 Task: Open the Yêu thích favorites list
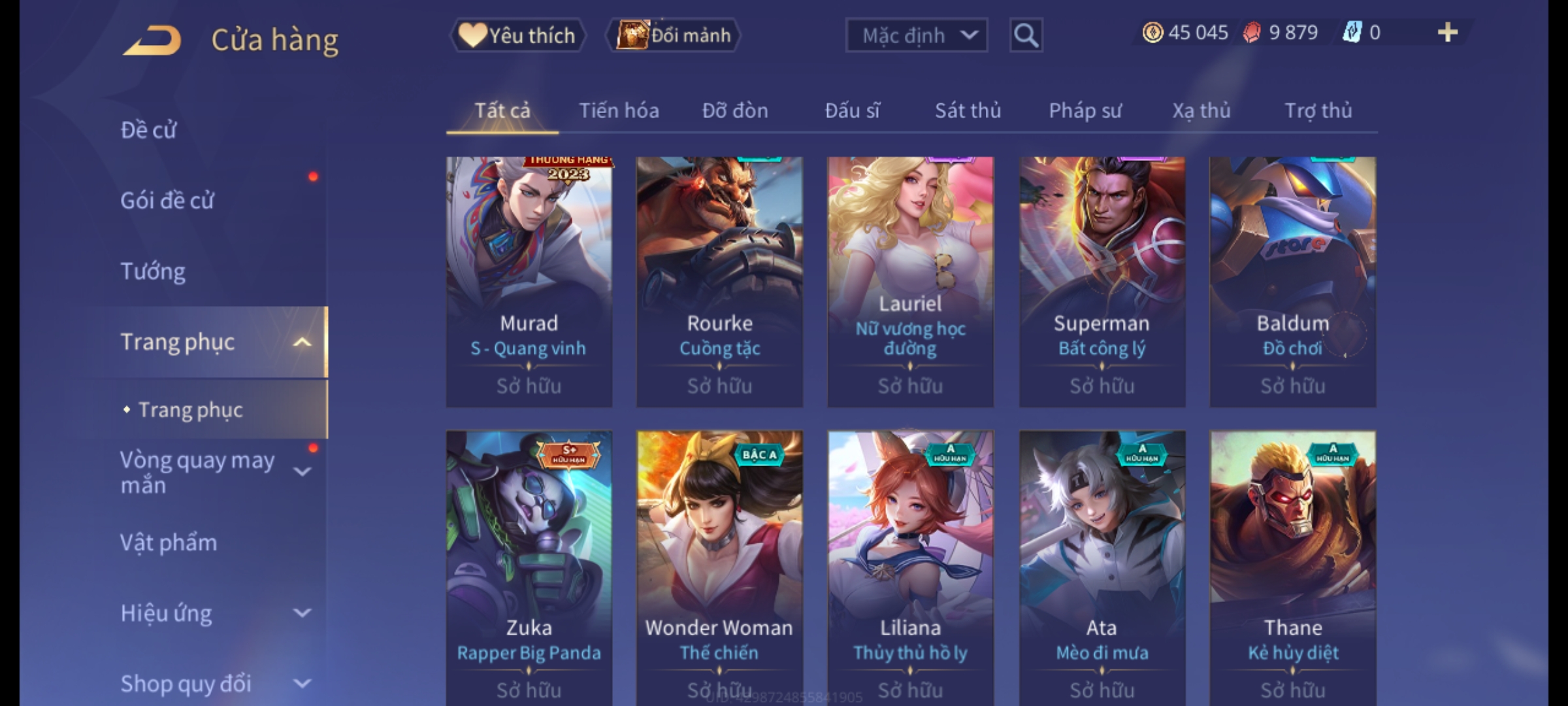point(517,35)
